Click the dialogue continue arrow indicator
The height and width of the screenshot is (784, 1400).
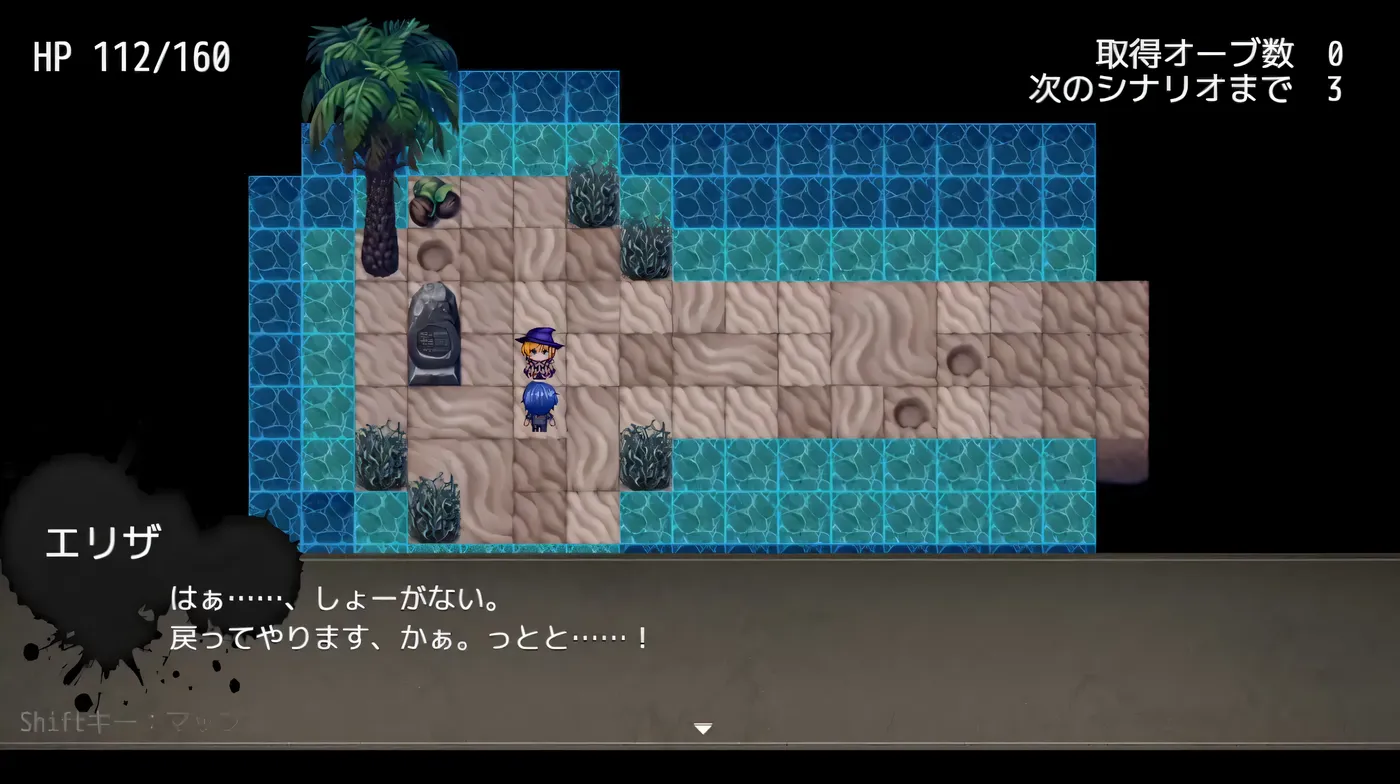pos(703,729)
